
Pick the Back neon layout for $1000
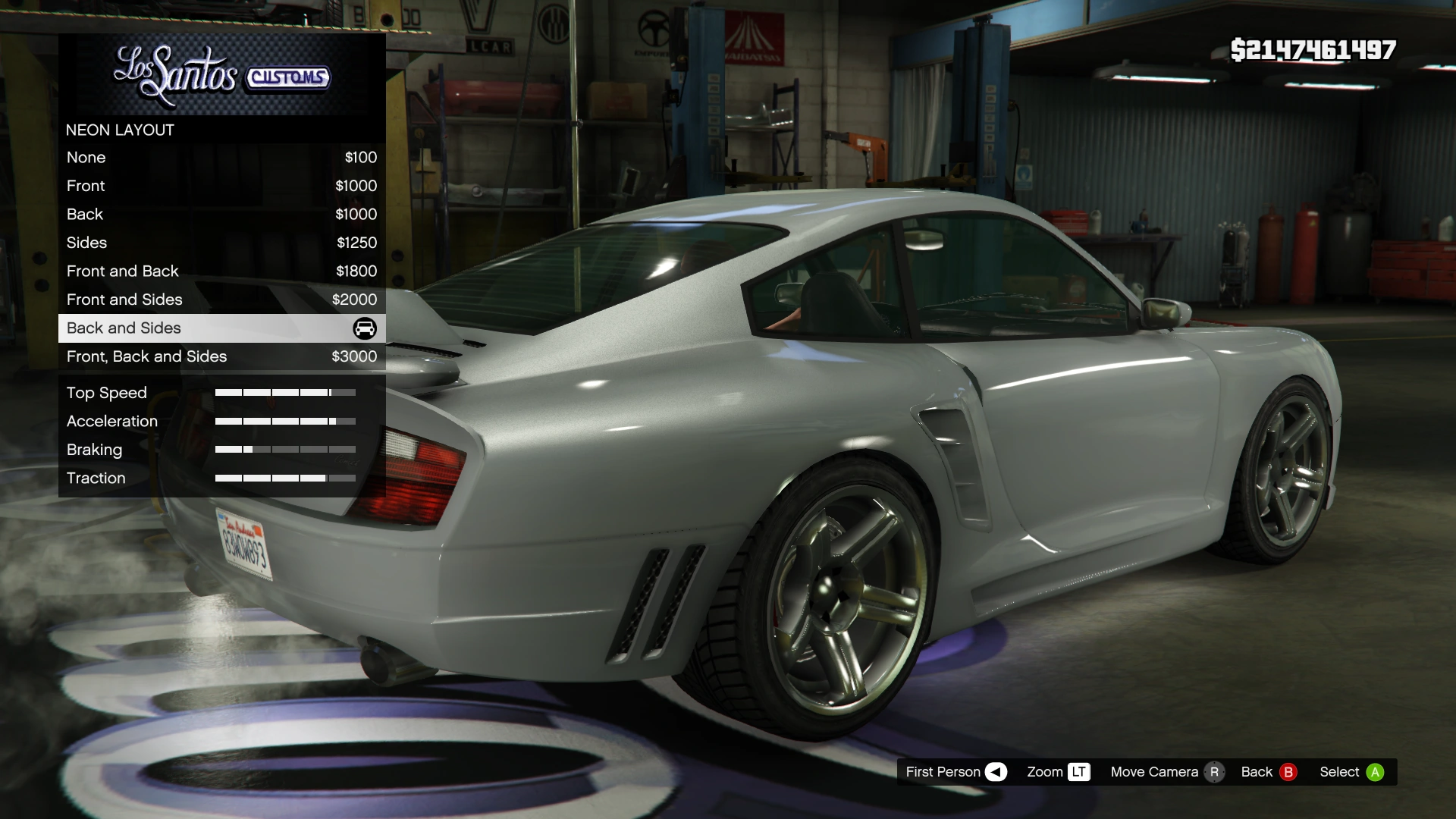coord(221,215)
